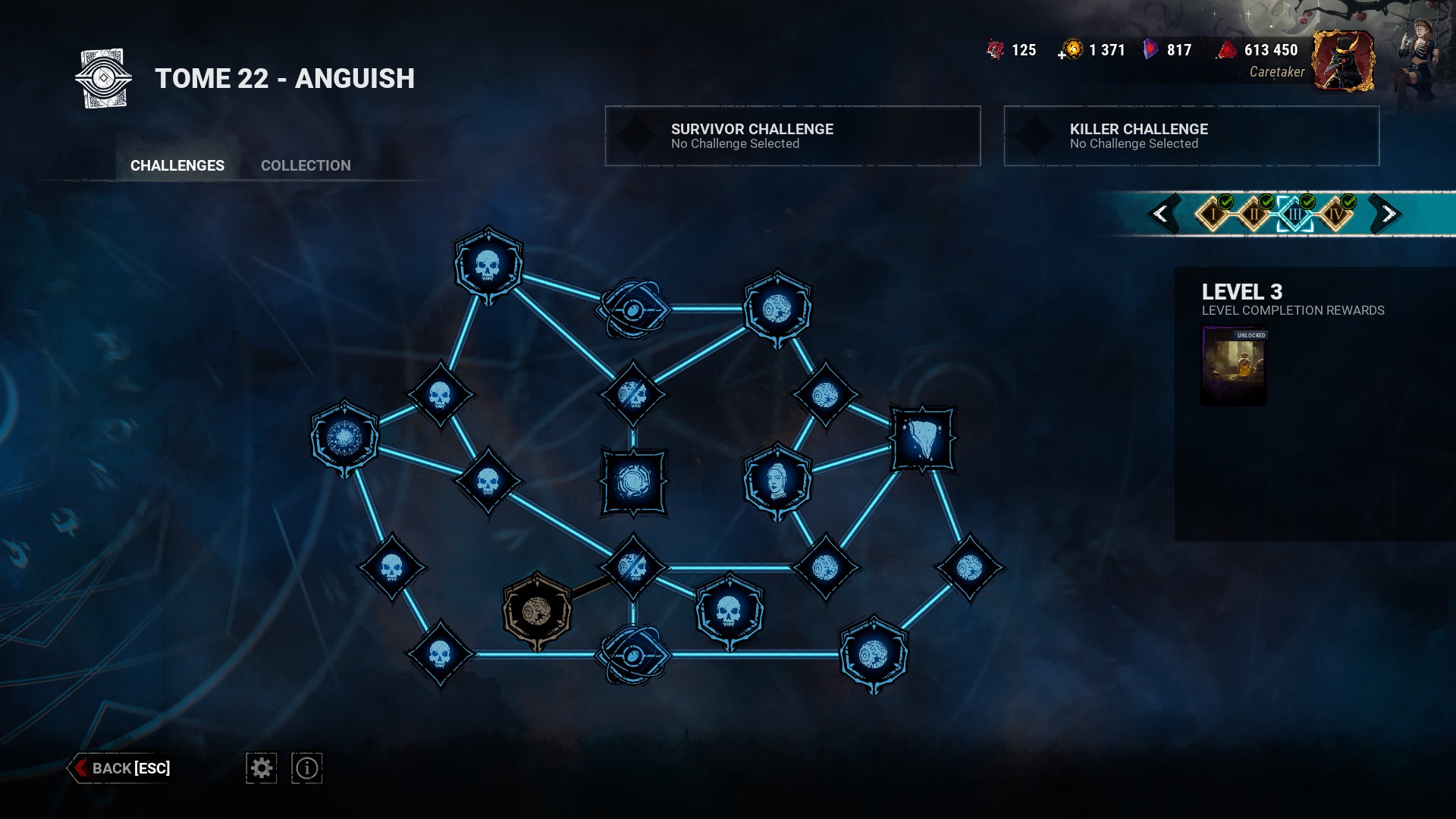View the unlocked level completion reward

tap(1234, 366)
